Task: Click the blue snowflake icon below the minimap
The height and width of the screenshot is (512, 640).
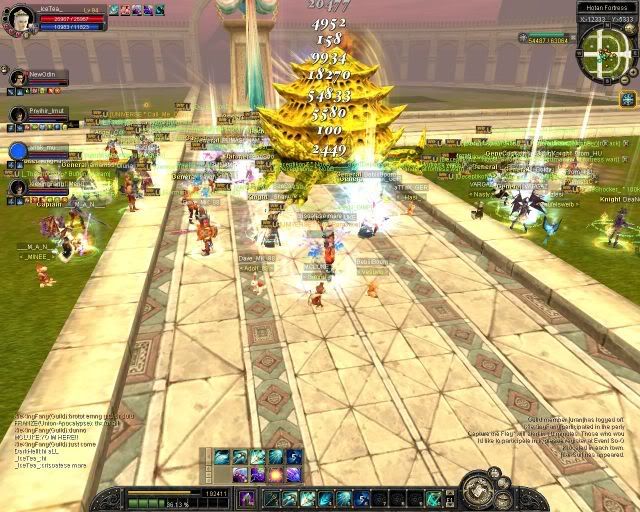Action: coord(628,98)
